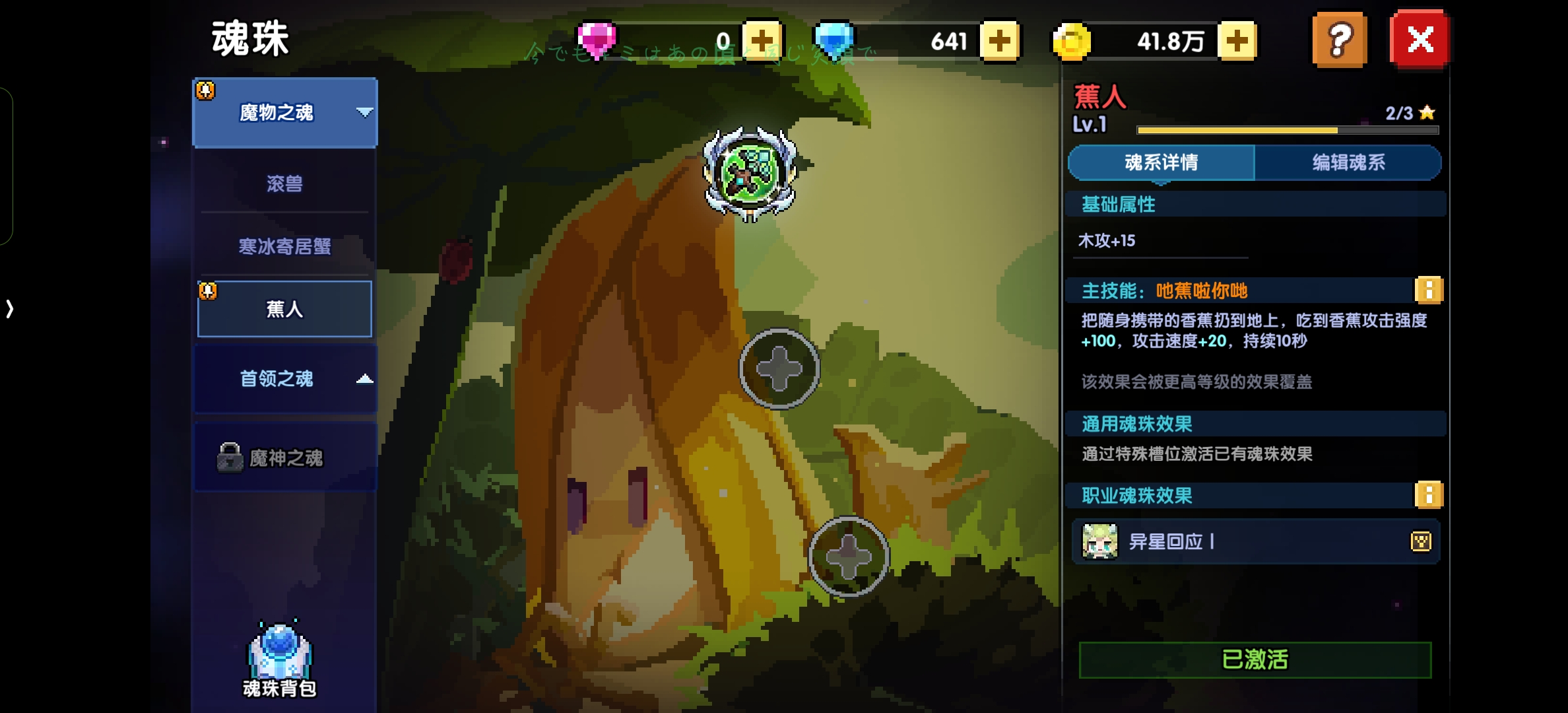Select the equipped green soul orb
The height and width of the screenshot is (713, 1568).
pos(750,173)
